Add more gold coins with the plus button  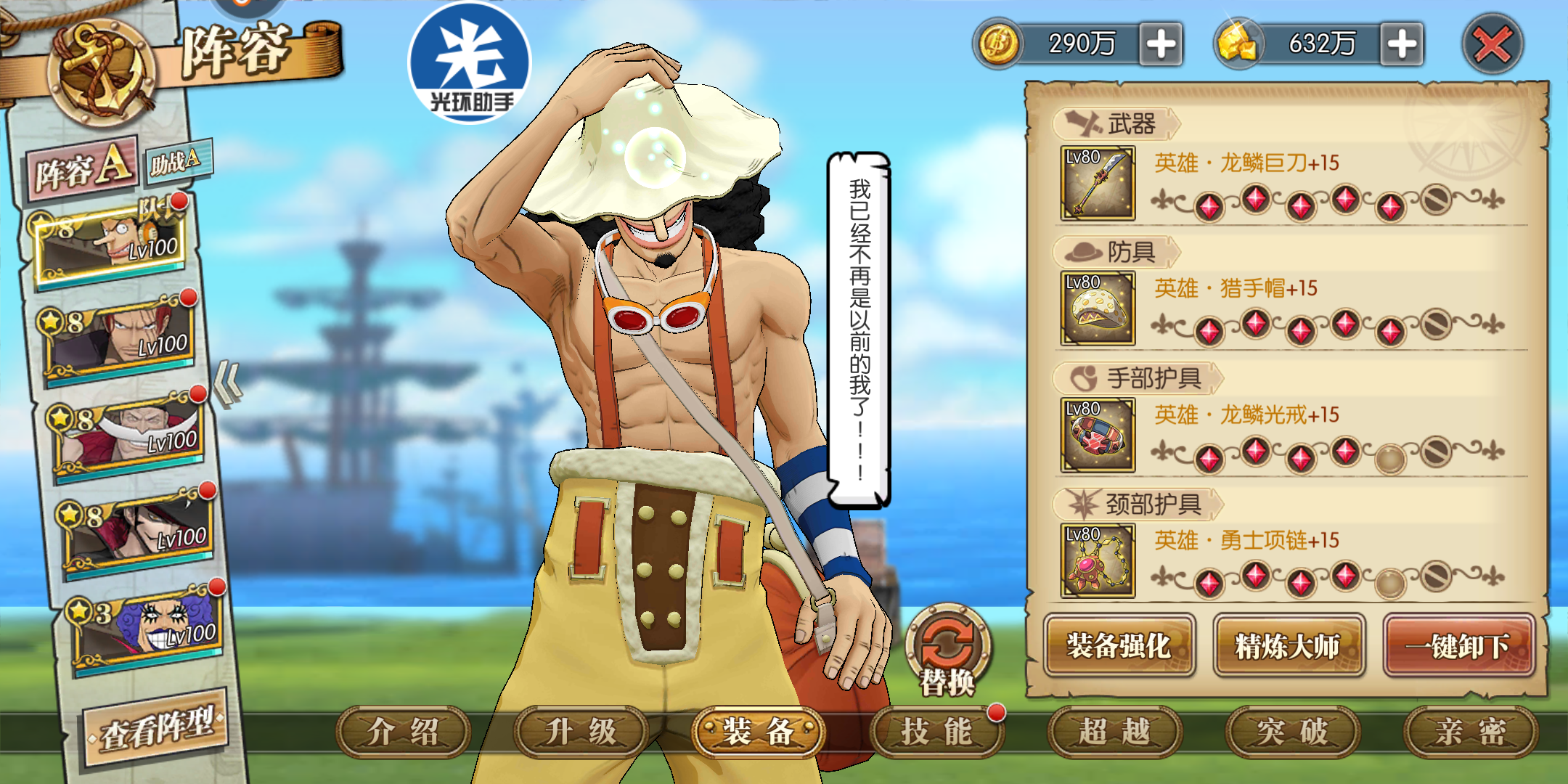tap(1161, 44)
